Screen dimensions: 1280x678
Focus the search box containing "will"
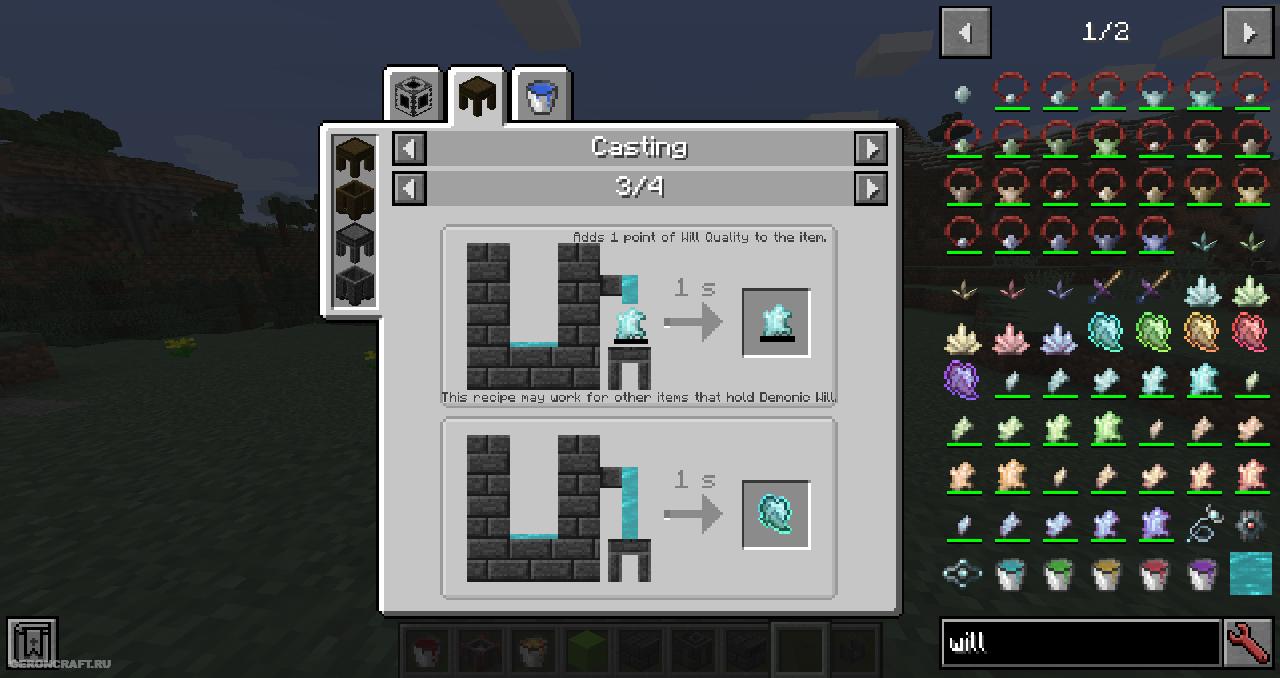tap(1080, 642)
